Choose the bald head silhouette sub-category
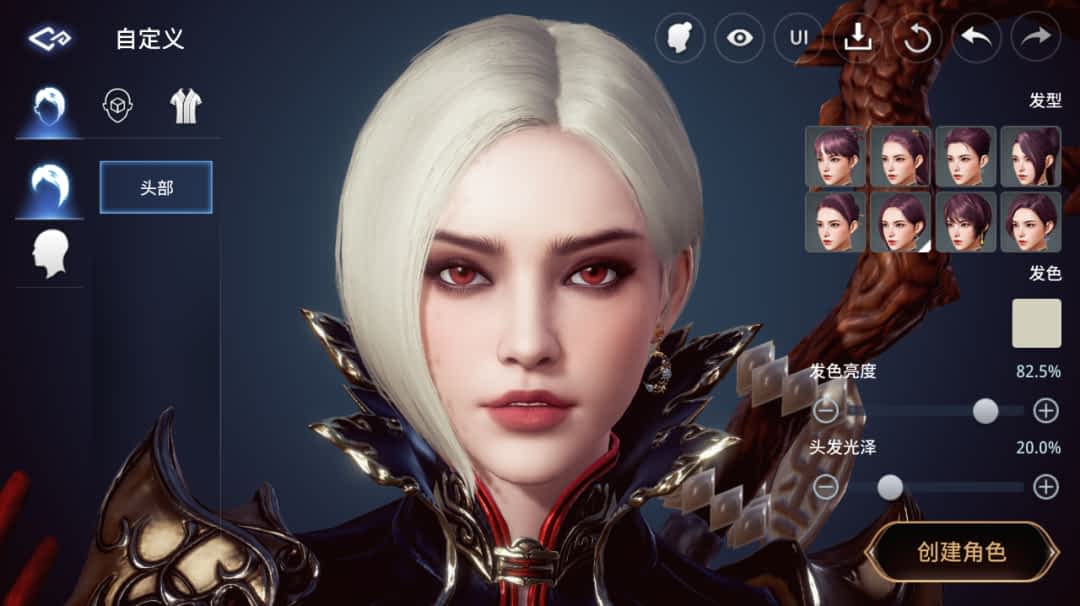This screenshot has height=606, width=1080. pyautogui.click(x=50, y=254)
